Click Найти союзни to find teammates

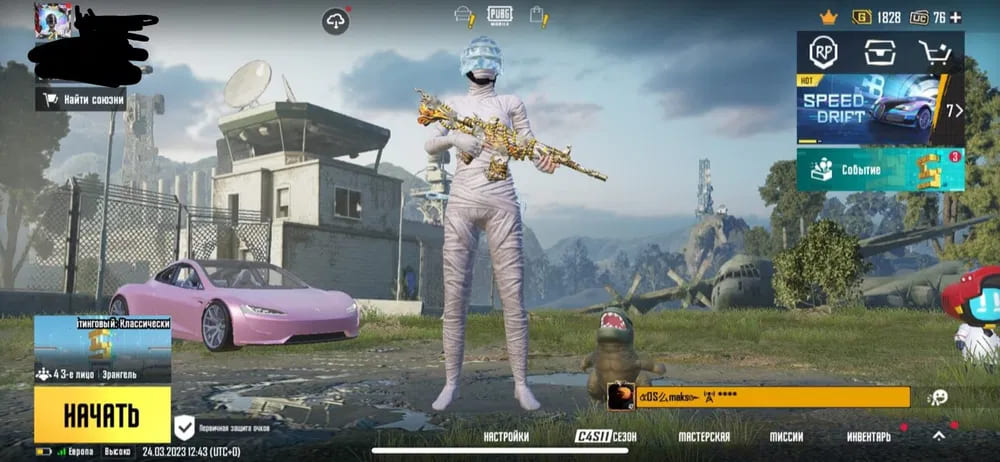pyautogui.click(x=81, y=99)
